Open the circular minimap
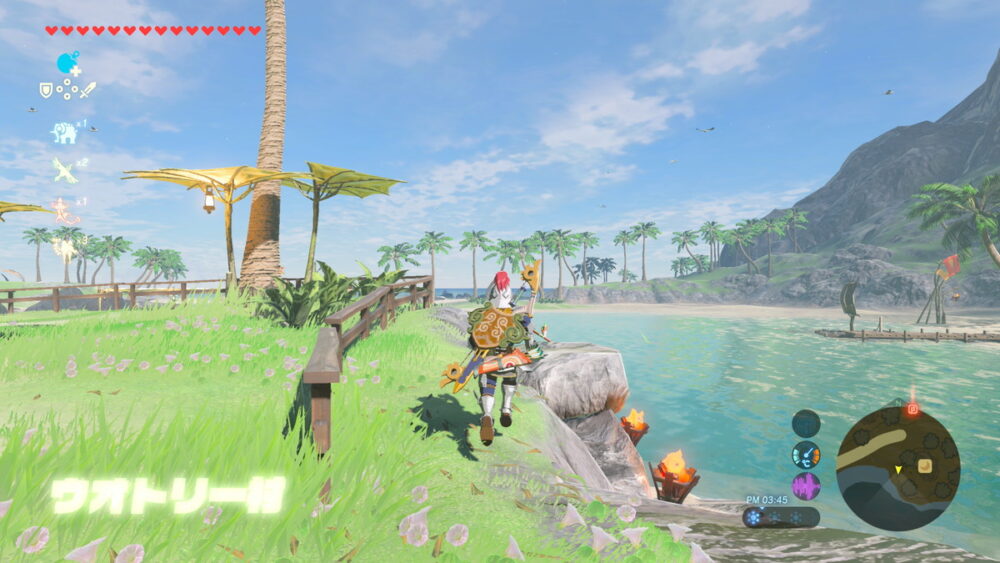This screenshot has width=1000, height=563. click(897, 468)
